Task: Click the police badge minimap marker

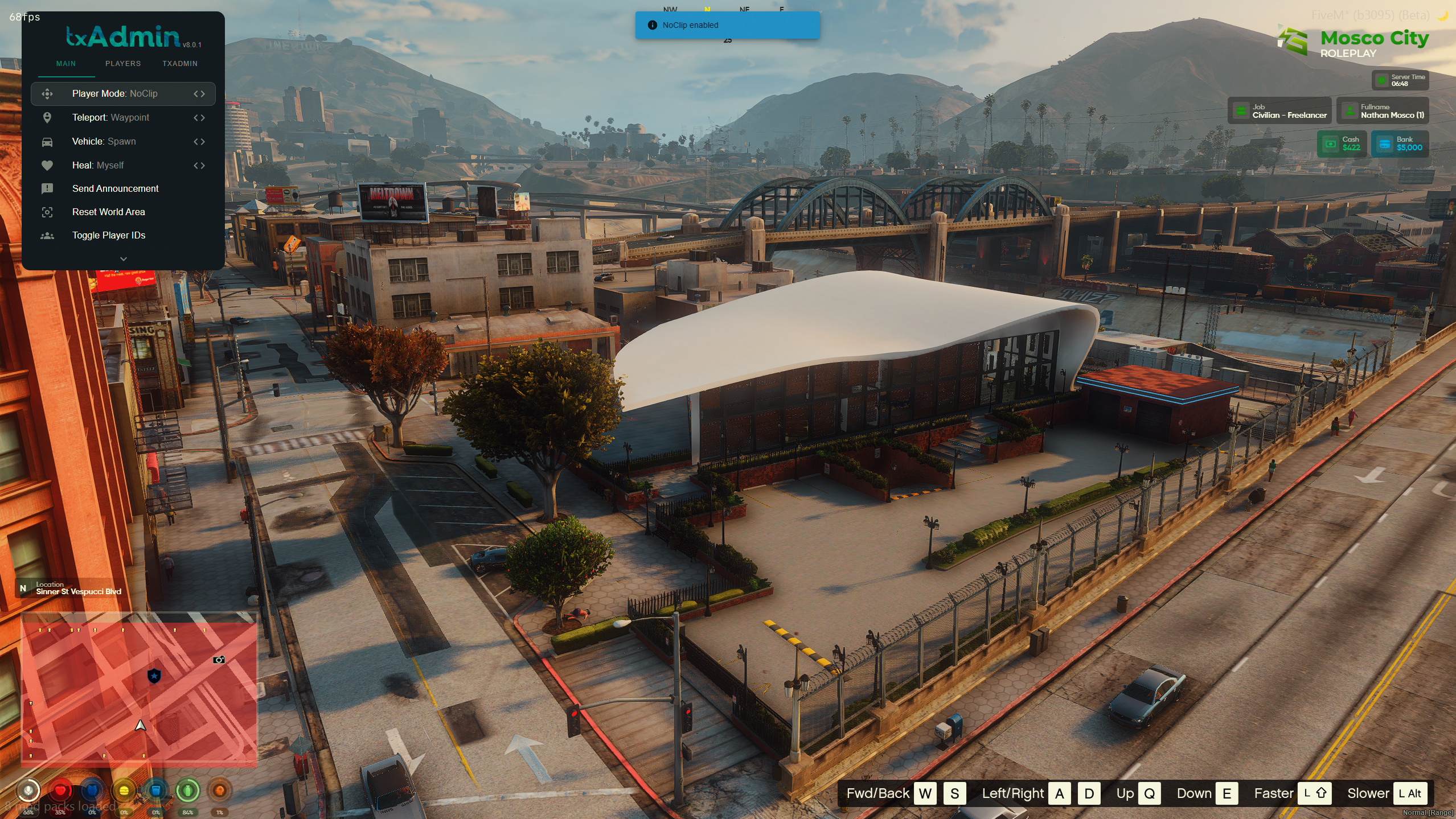Action: pos(154,676)
